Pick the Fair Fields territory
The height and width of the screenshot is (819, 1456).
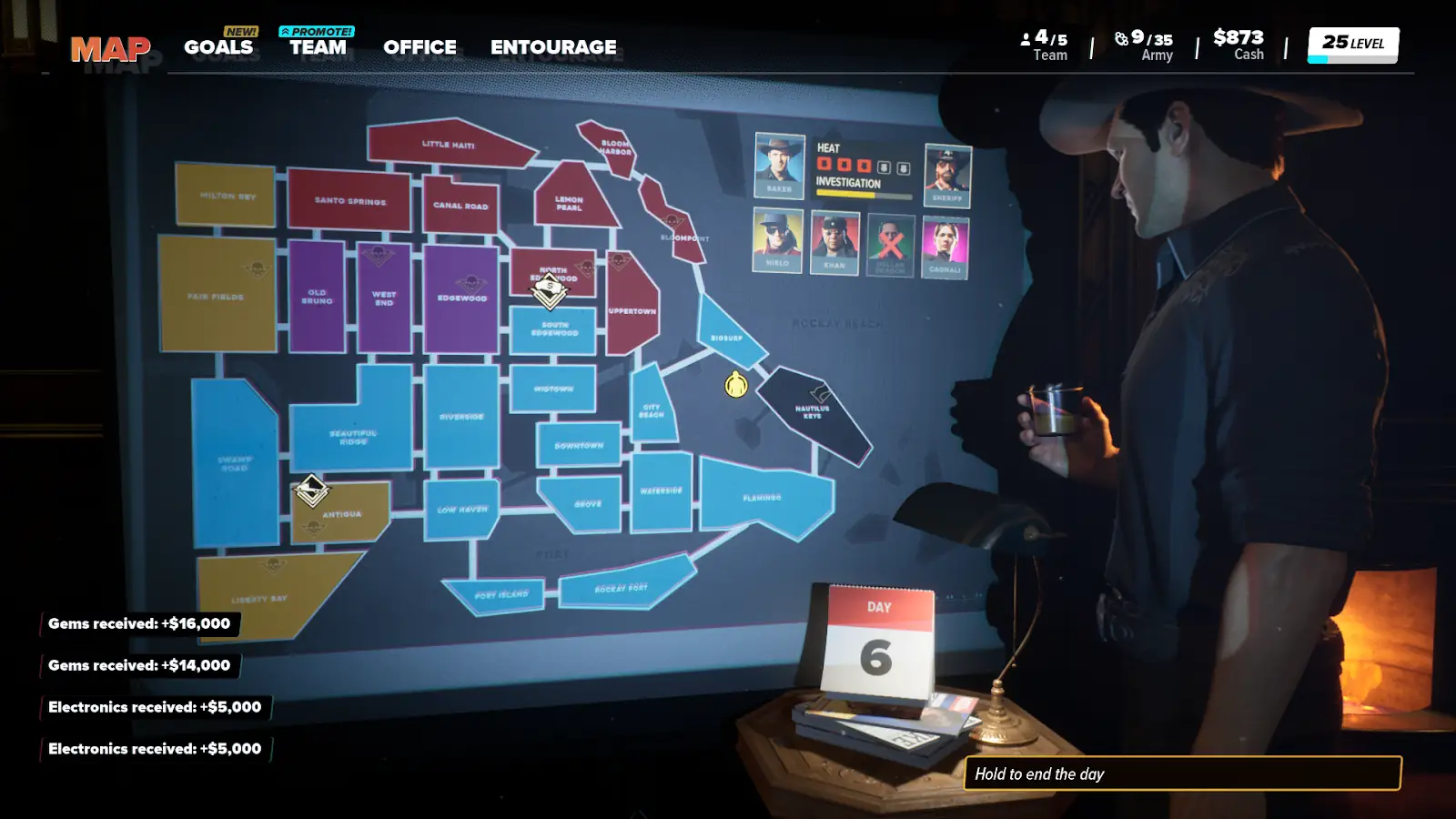point(217,296)
